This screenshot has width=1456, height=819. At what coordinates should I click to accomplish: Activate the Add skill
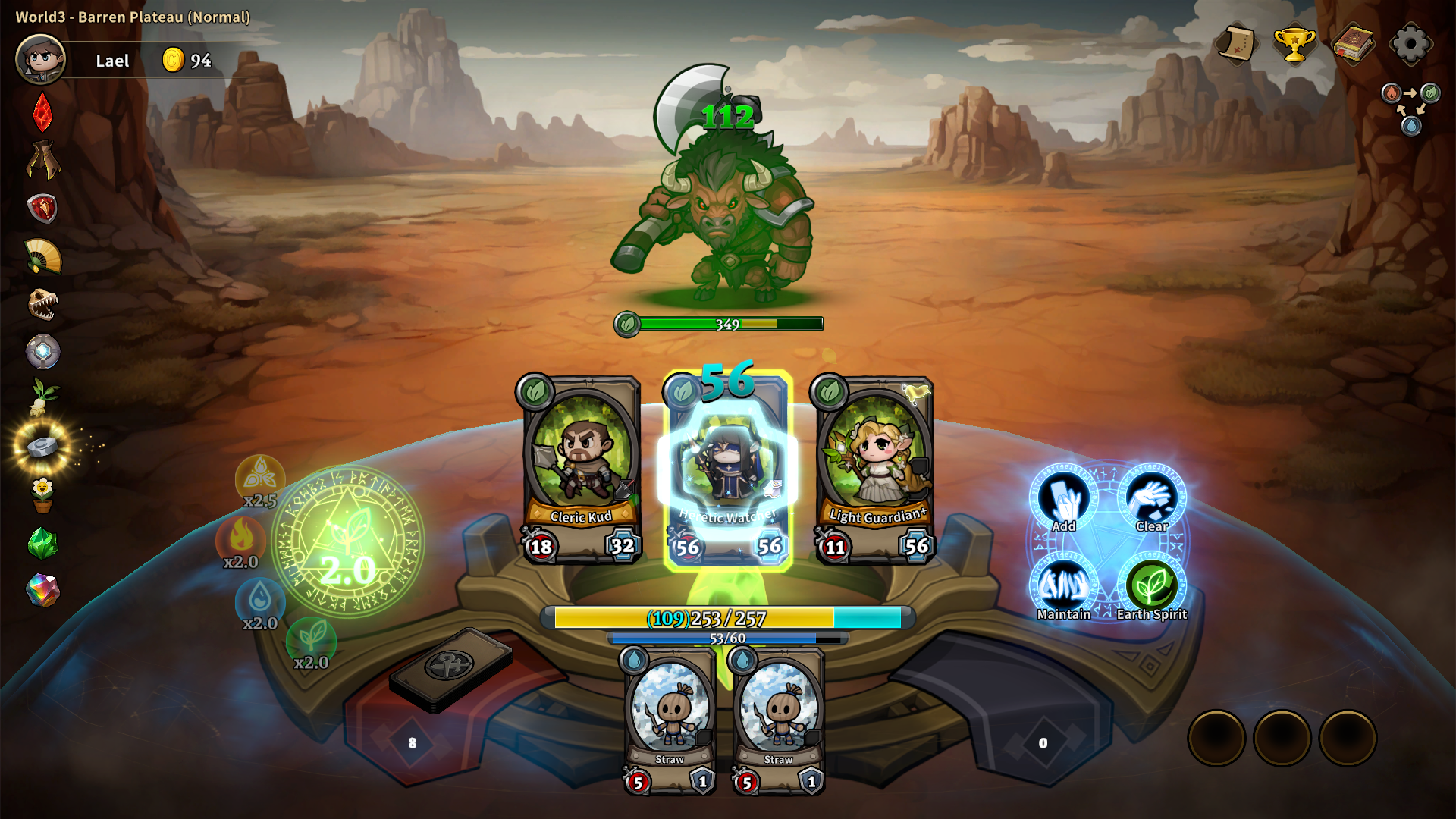(x=1064, y=499)
